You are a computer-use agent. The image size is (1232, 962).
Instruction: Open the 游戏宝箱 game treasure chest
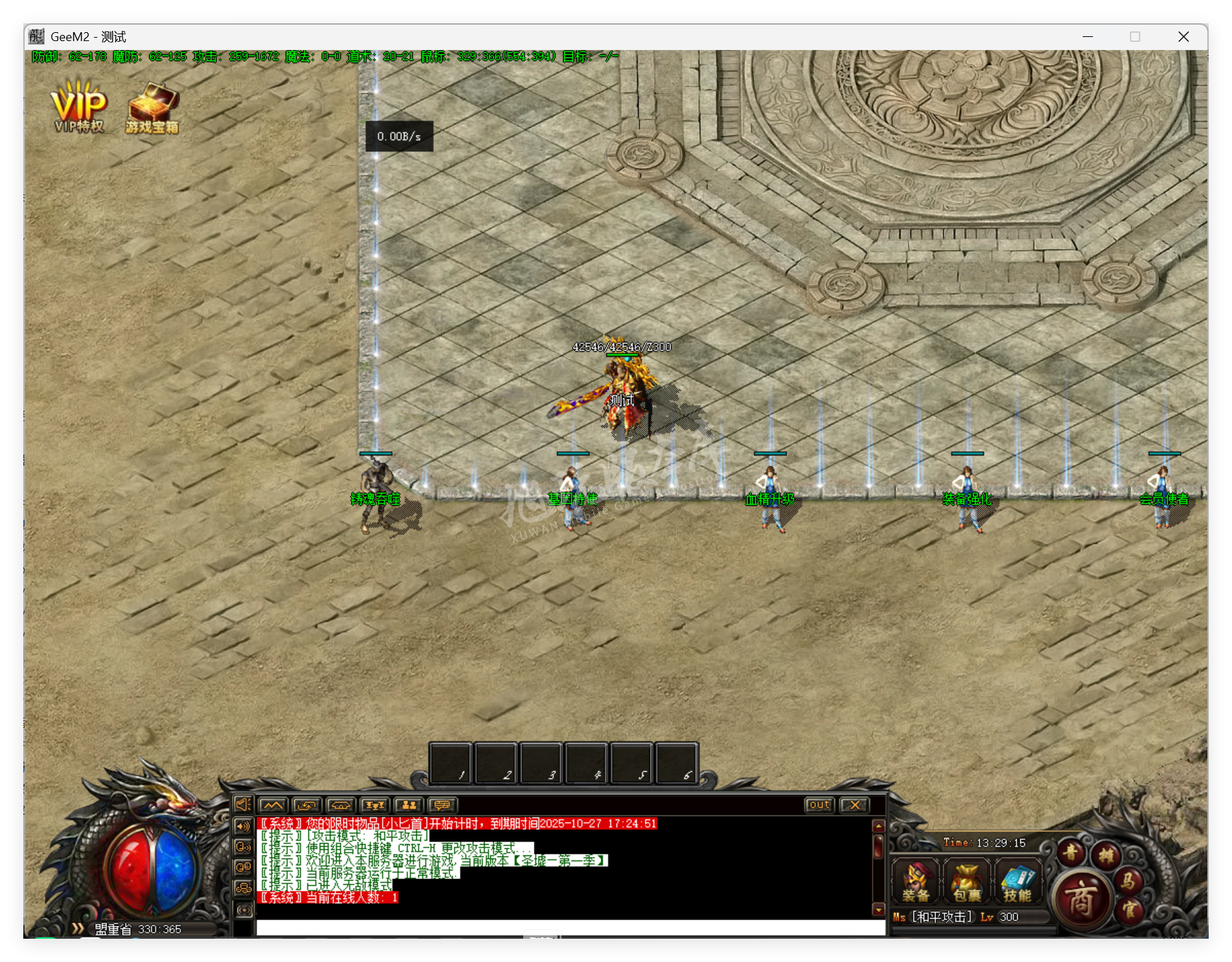pyautogui.click(x=152, y=106)
